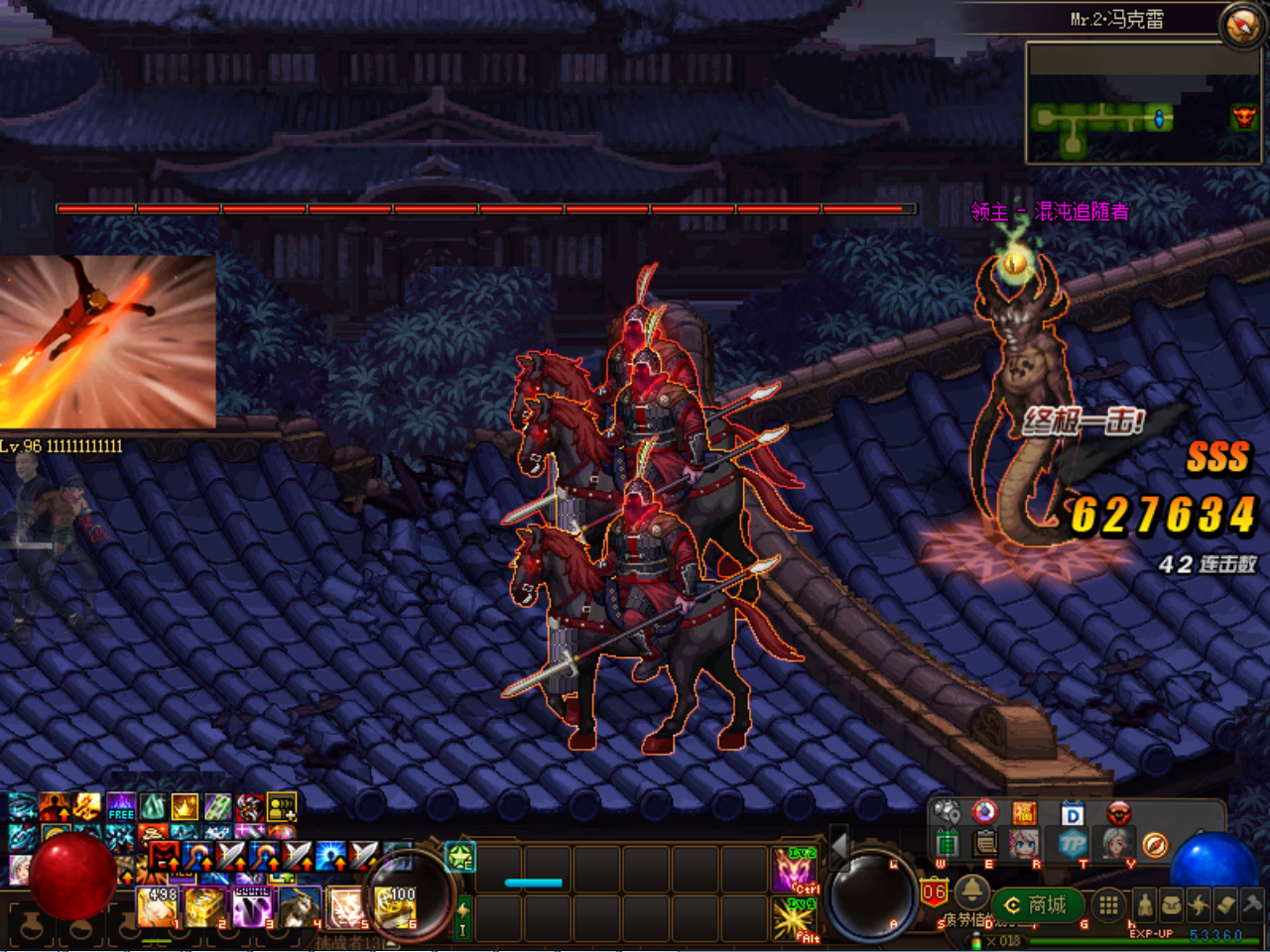Toggle the notification bell alert
Viewport: 1270px width, 952px height.
pyautogui.click(x=971, y=893)
